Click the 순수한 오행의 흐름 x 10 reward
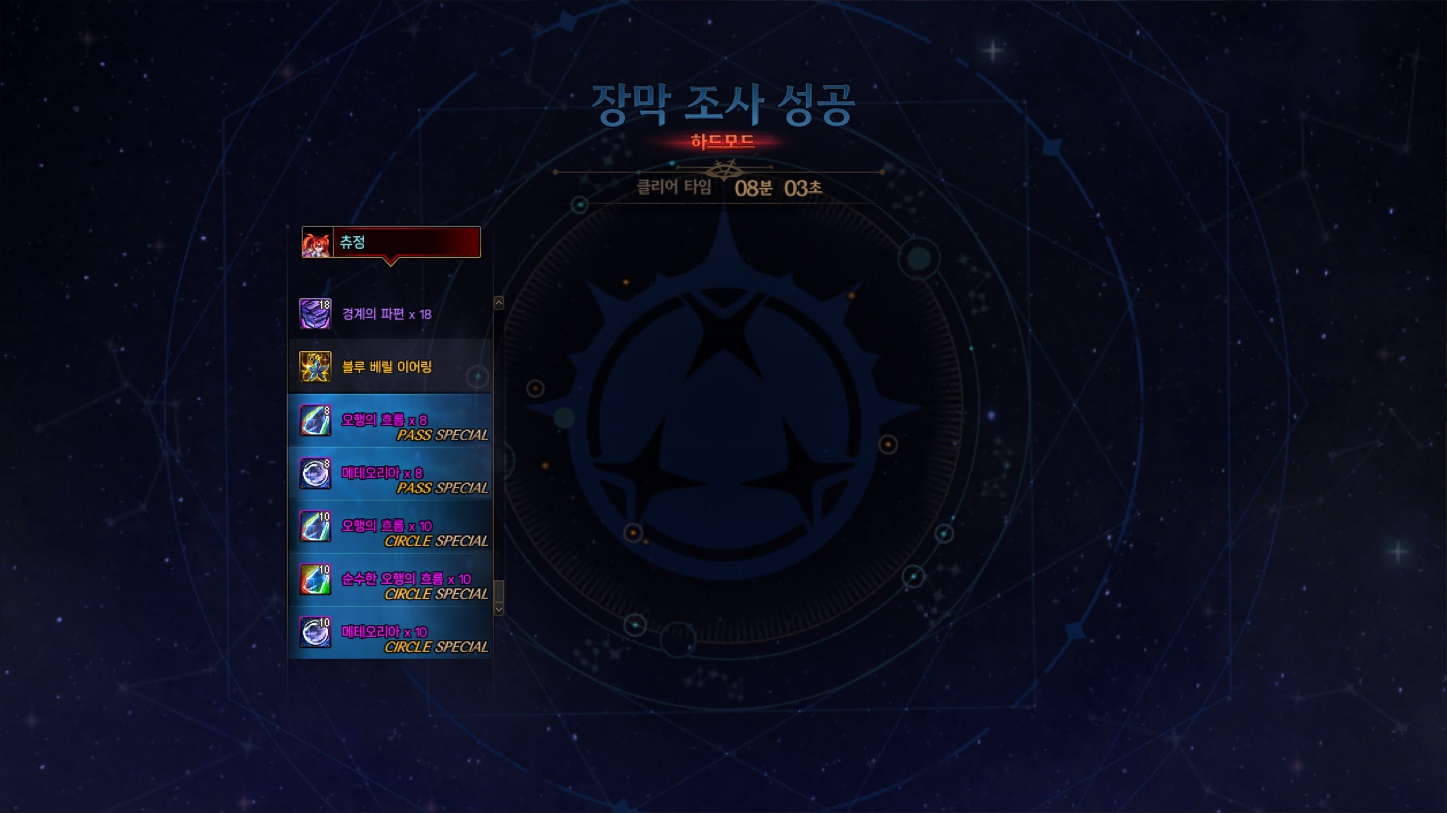Screen dimensions: 1447x813 point(390,579)
